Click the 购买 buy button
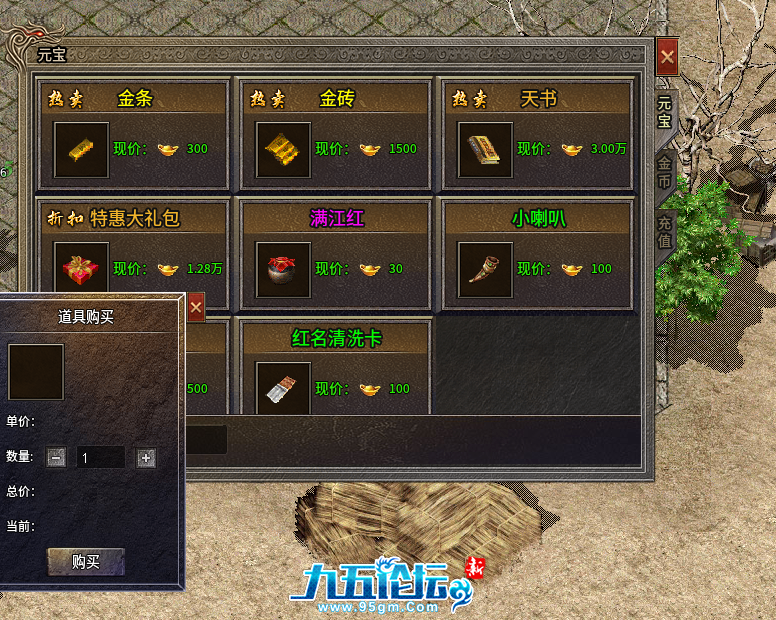The width and height of the screenshot is (776, 620). point(86,562)
